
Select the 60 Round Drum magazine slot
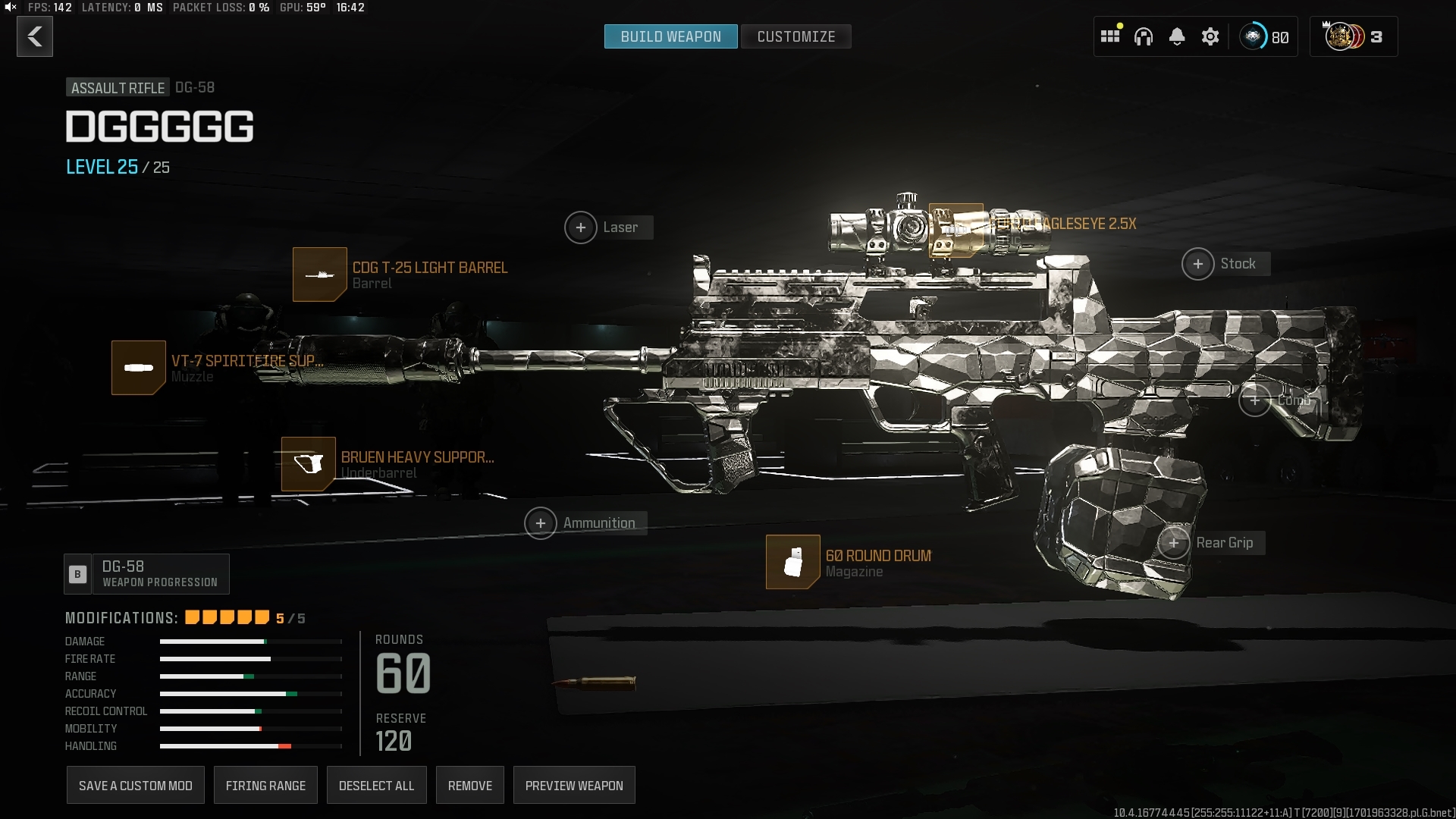(x=793, y=562)
